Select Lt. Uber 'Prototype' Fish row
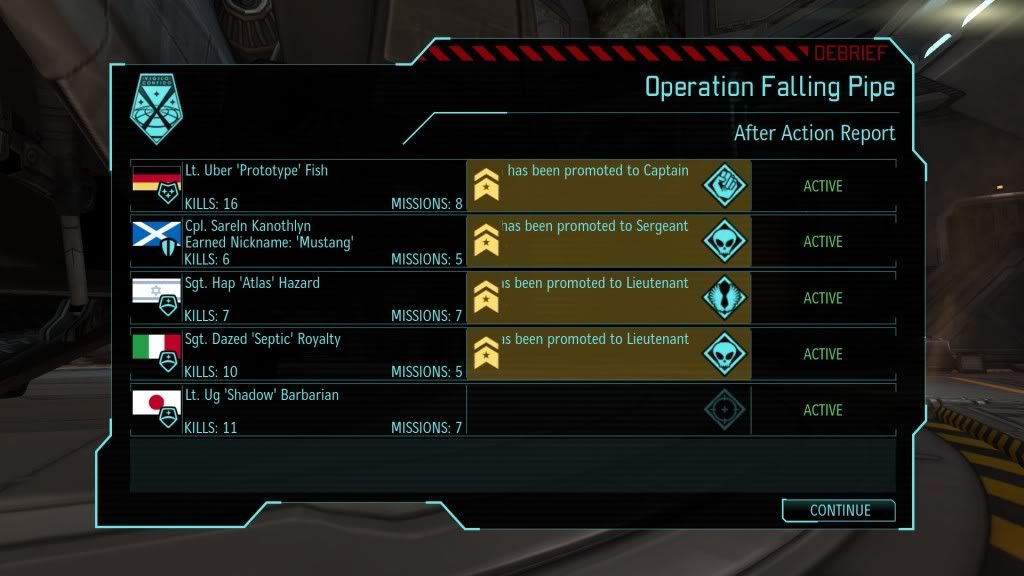 click(x=300, y=186)
